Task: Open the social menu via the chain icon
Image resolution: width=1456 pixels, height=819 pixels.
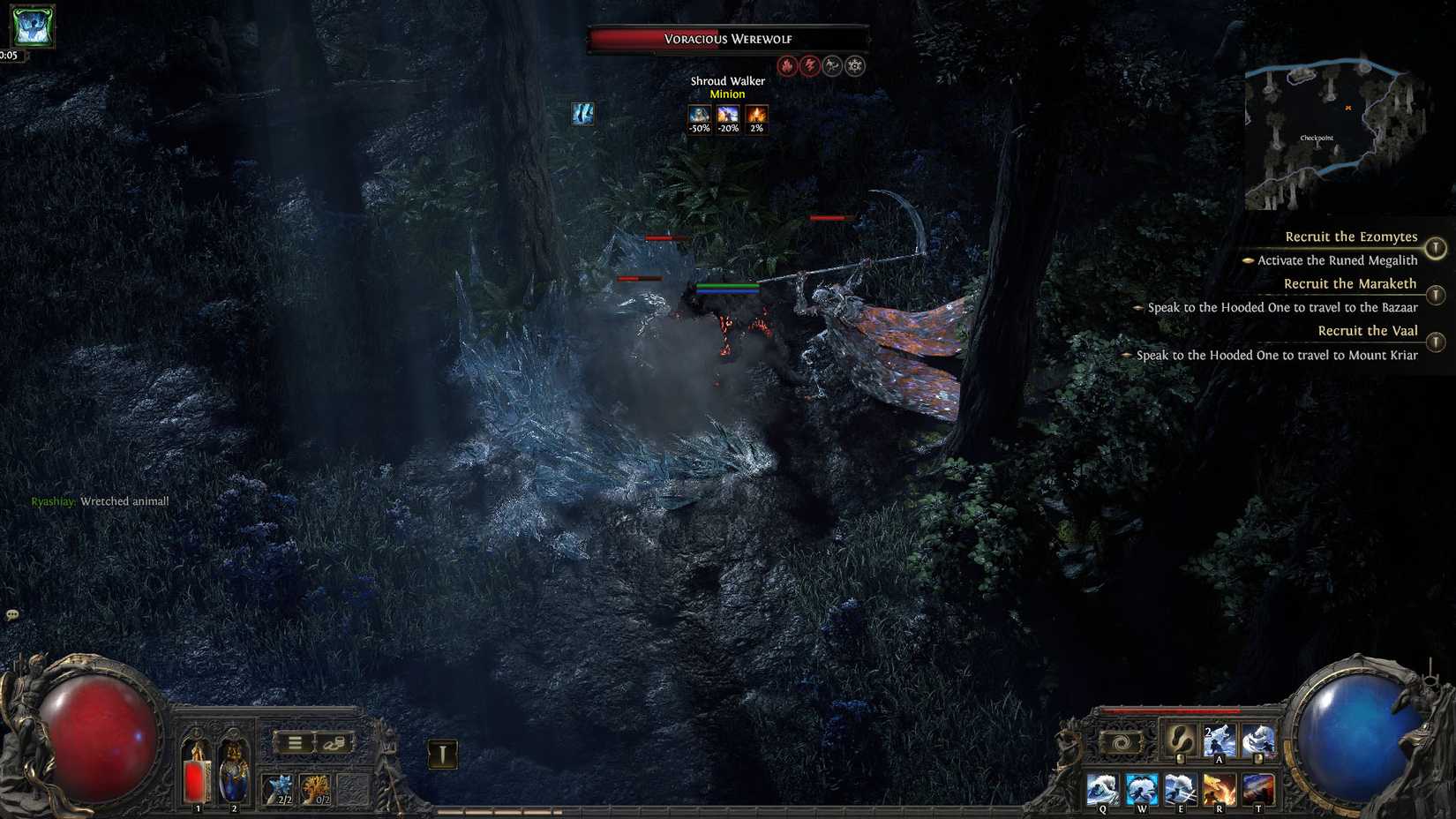Action: pyautogui.click(x=334, y=744)
